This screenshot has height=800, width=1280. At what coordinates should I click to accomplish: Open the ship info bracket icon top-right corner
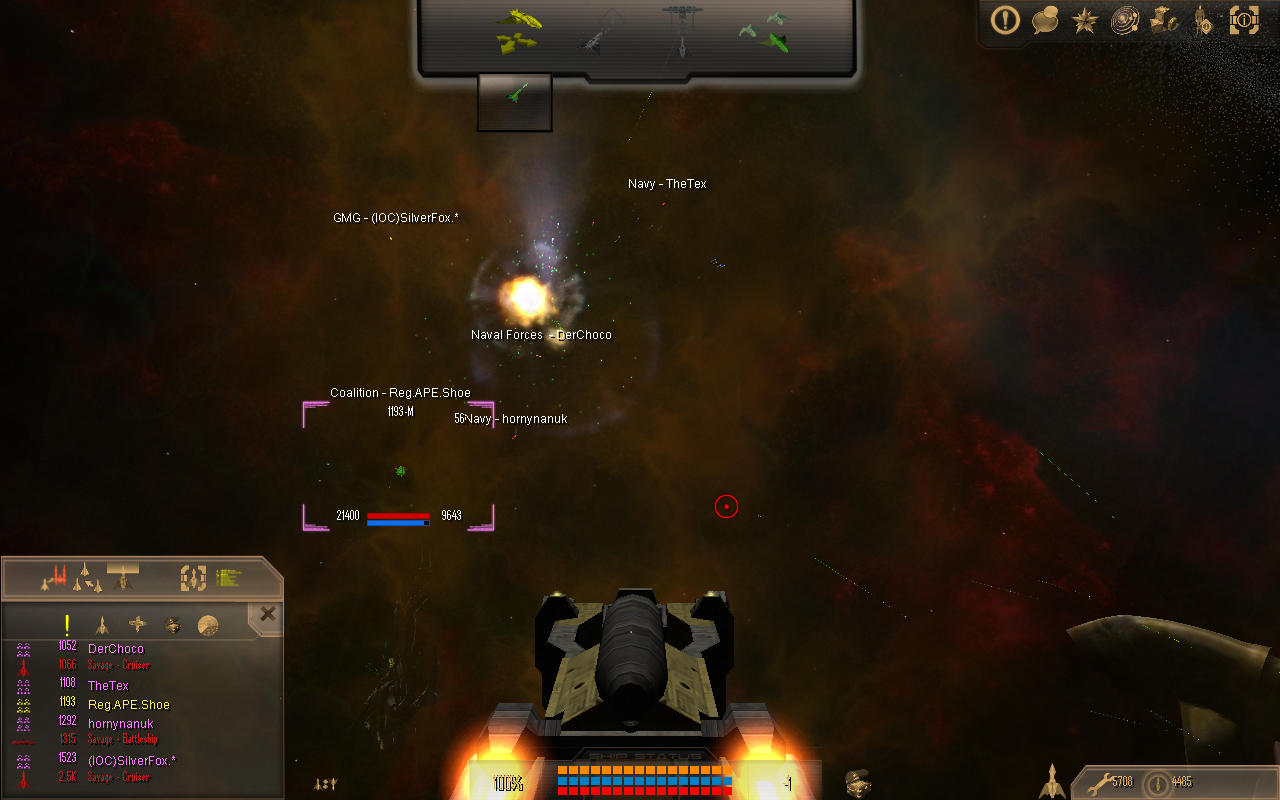[1244, 20]
